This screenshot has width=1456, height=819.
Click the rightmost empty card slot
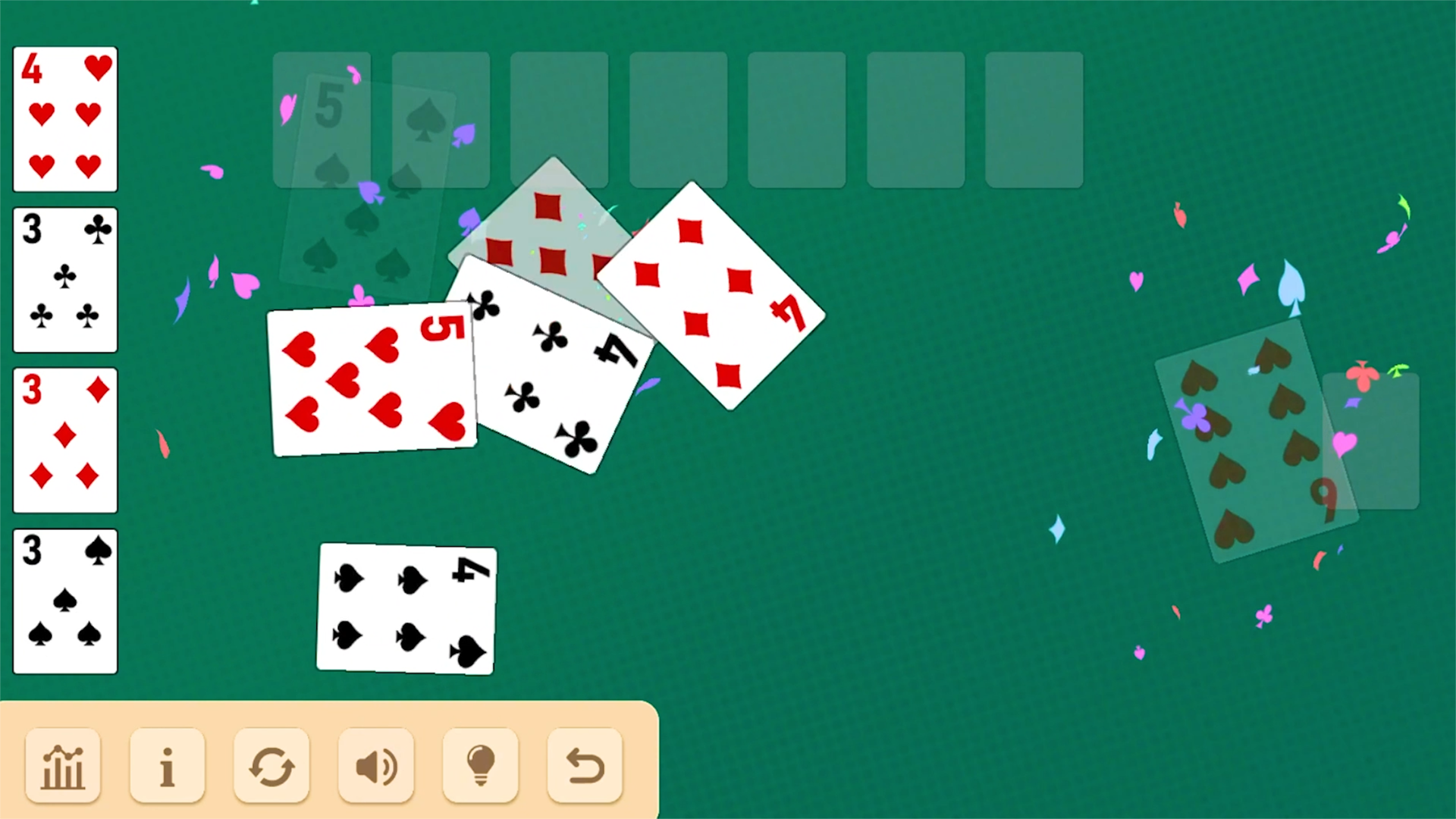pos(1034,119)
